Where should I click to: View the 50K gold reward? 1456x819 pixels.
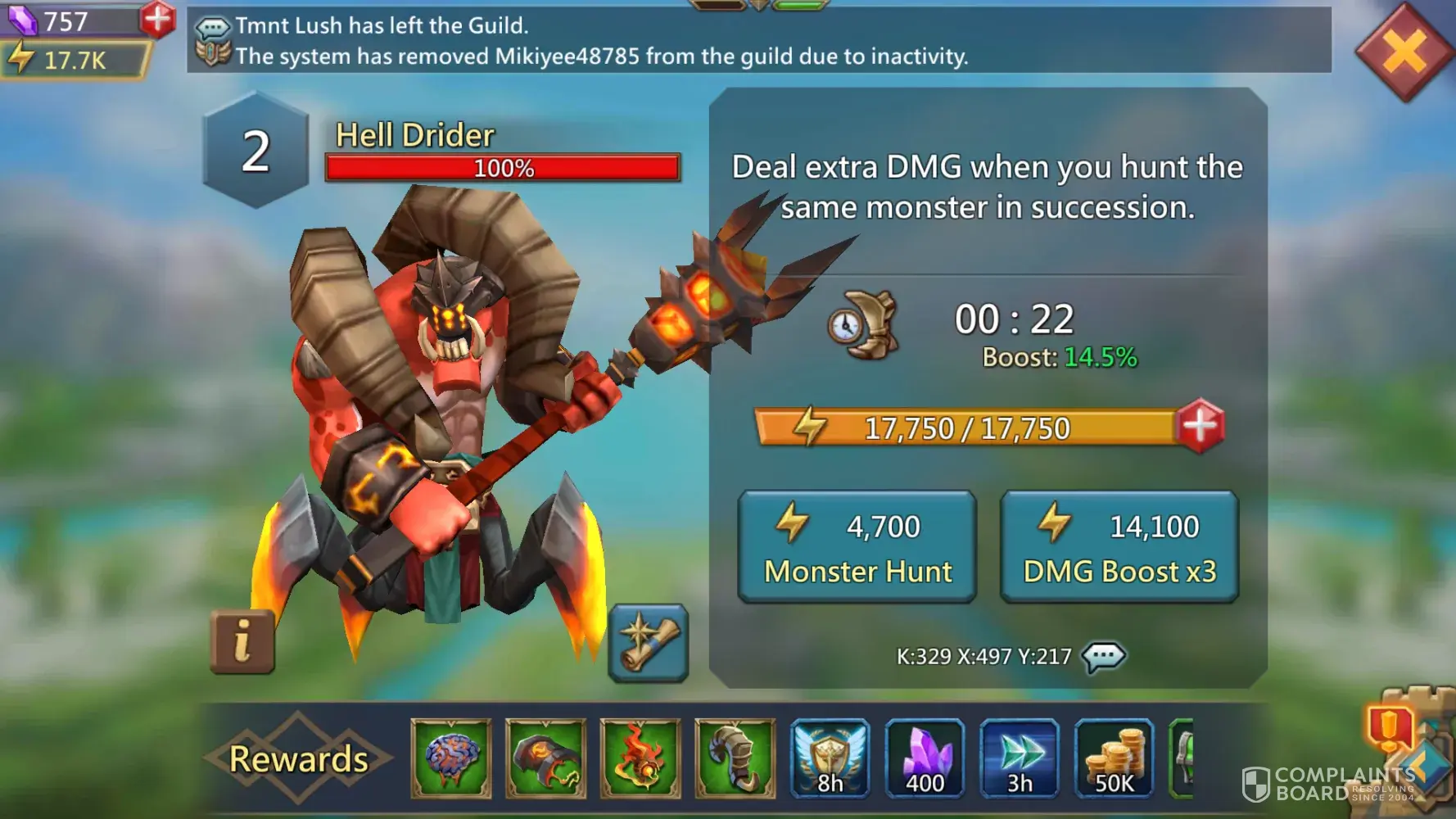click(x=1114, y=758)
